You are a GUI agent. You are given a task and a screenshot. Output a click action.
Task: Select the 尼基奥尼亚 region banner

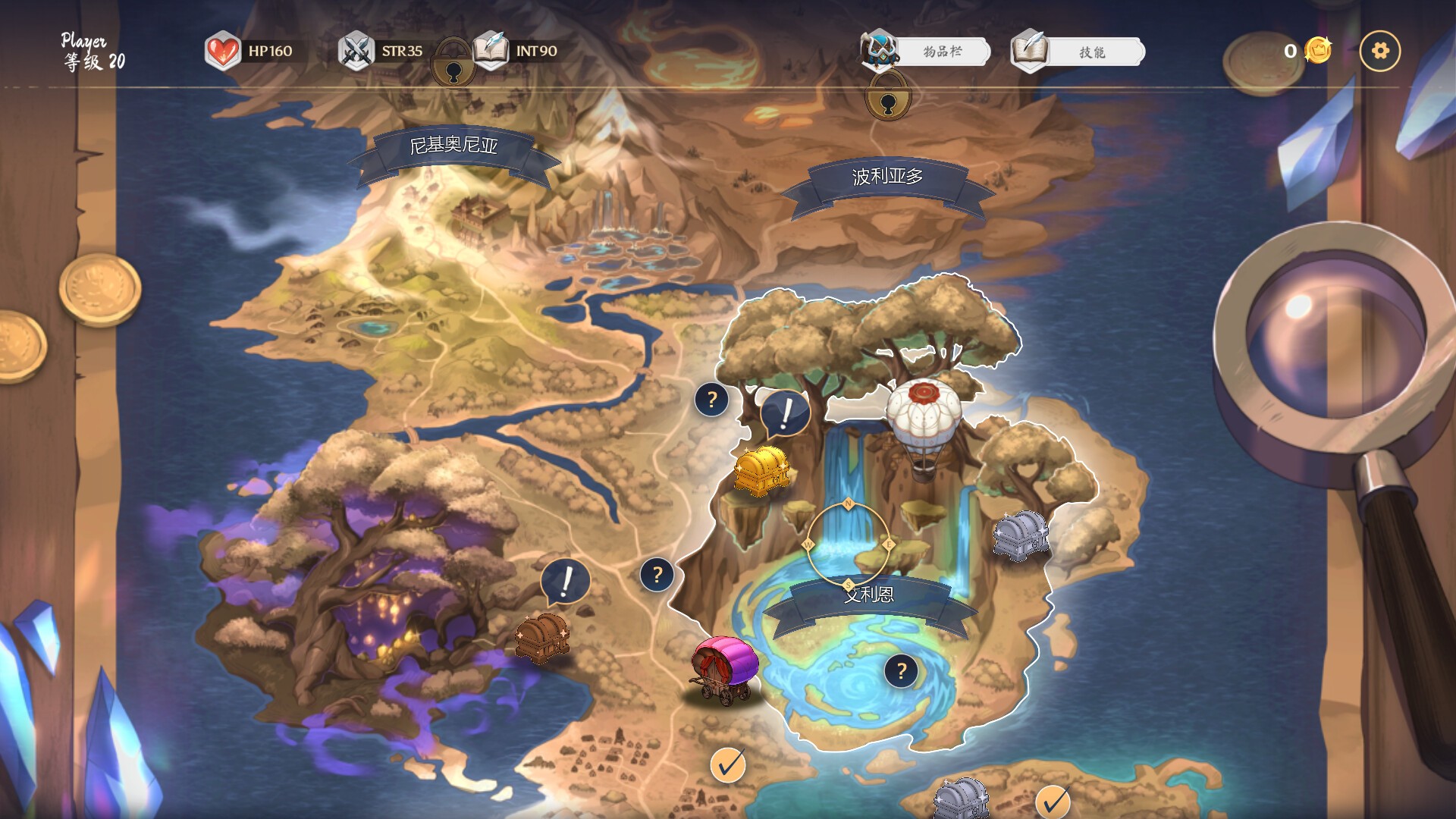pos(453,146)
